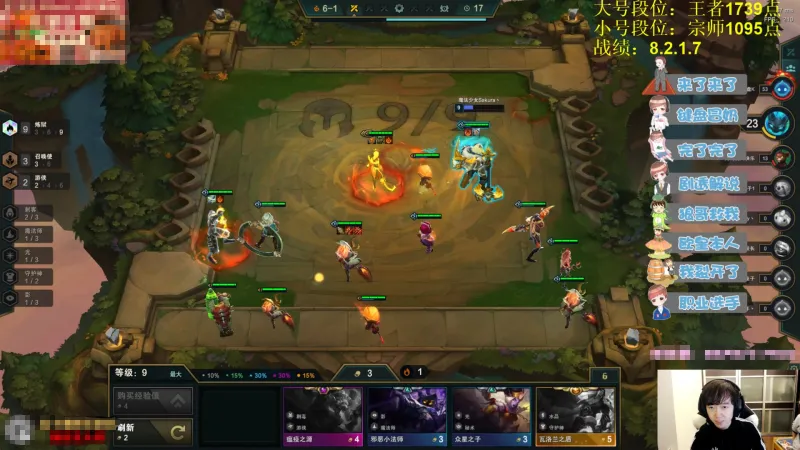
Task: Open the 魔法师 trait details
Action: 28,233
